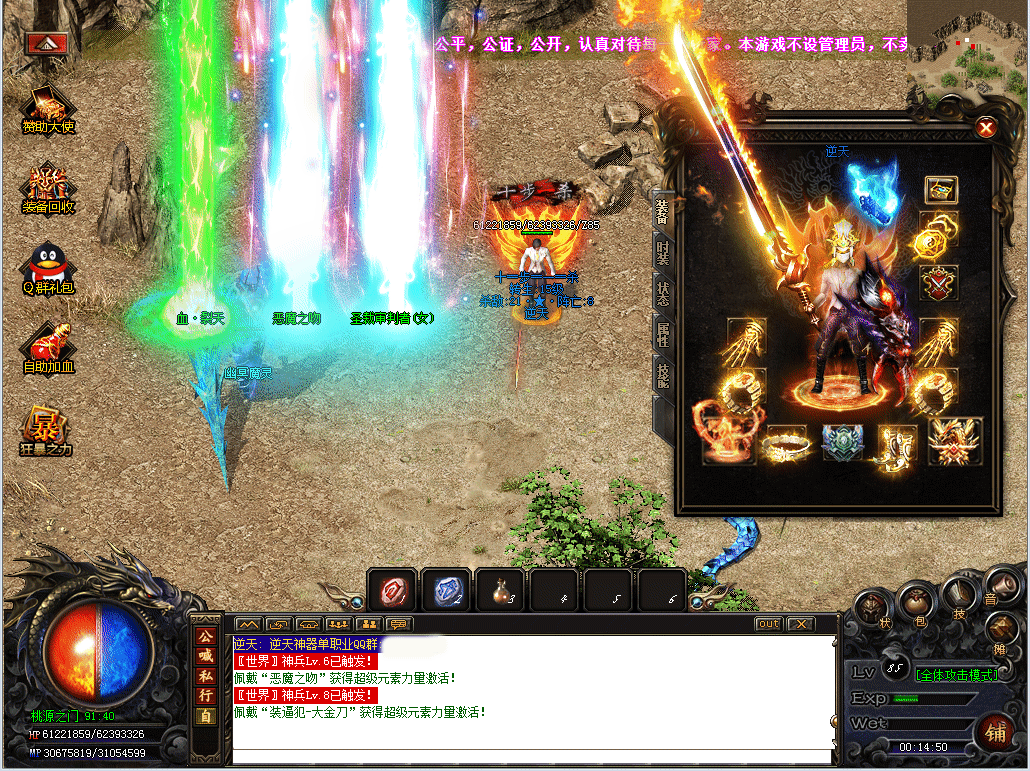Viewport: 1030px width, 771px height.
Task: Open the 技能 skills tab
Action: [x=662, y=377]
